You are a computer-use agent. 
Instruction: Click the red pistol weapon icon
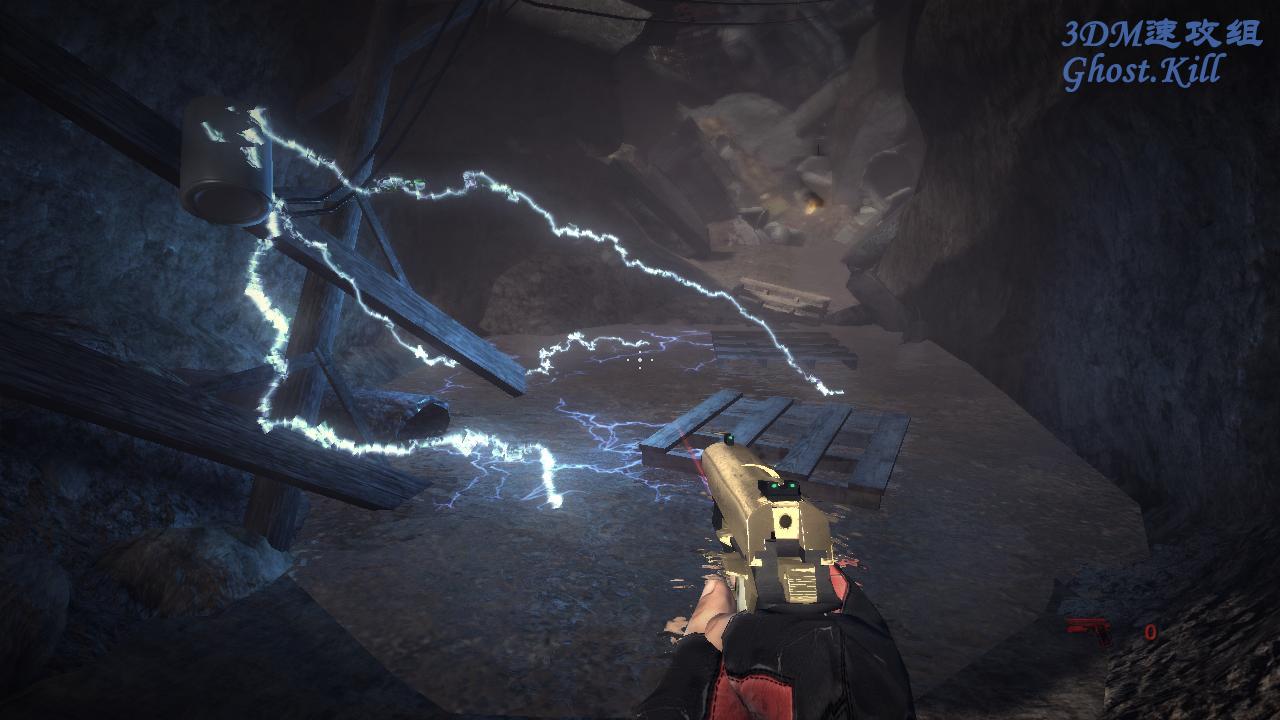click(x=1088, y=630)
